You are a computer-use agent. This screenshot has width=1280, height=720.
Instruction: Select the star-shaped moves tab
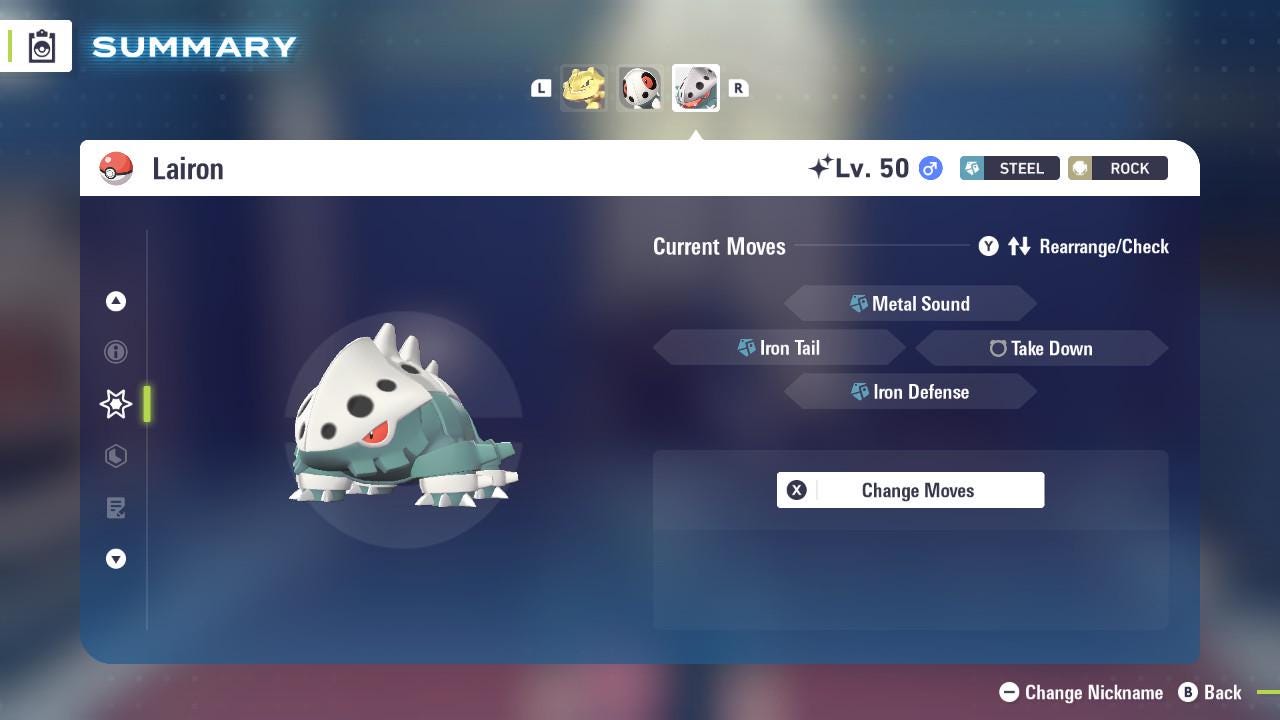click(x=116, y=404)
